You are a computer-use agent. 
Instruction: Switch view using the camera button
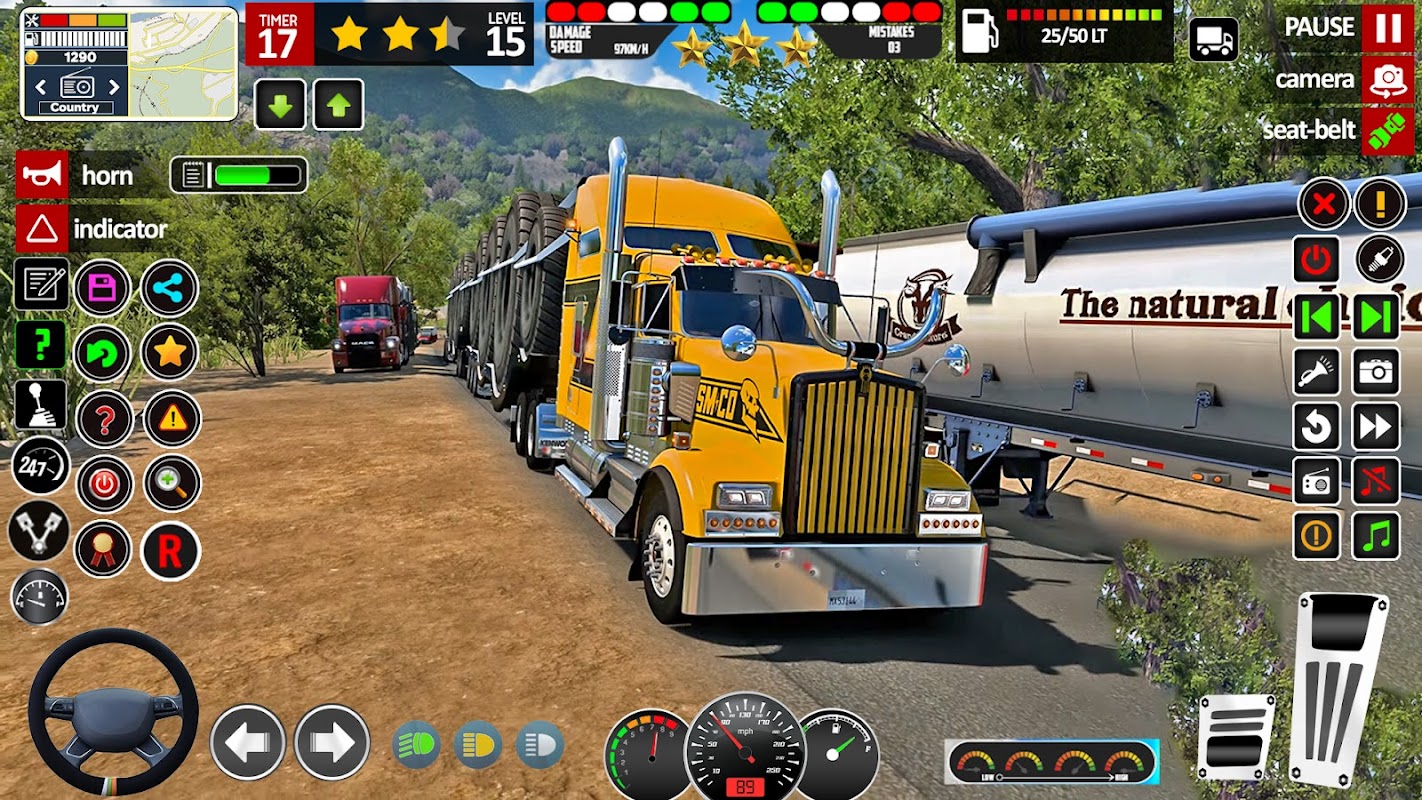tap(1387, 80)
